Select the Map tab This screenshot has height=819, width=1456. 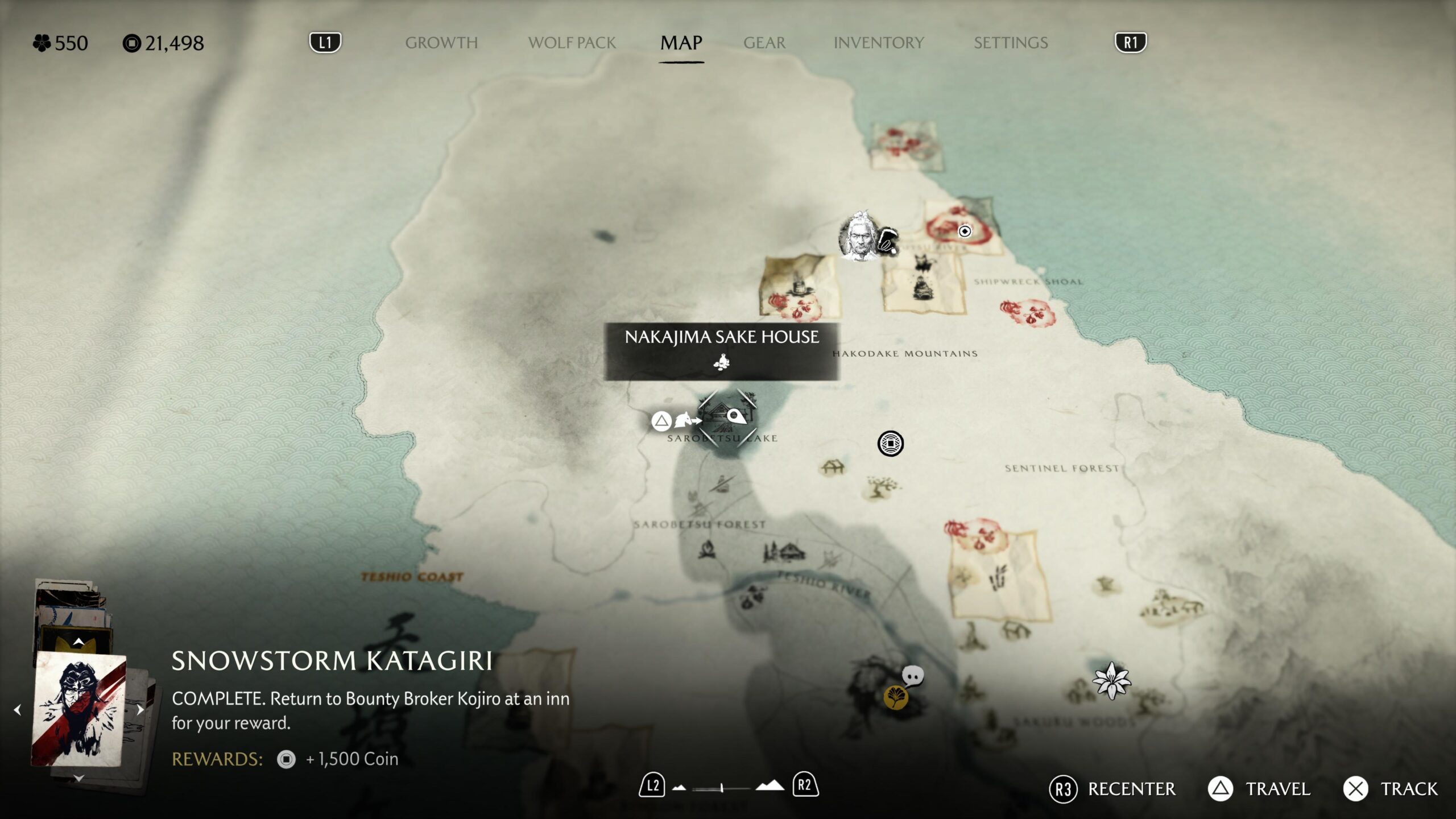(681, 43)
